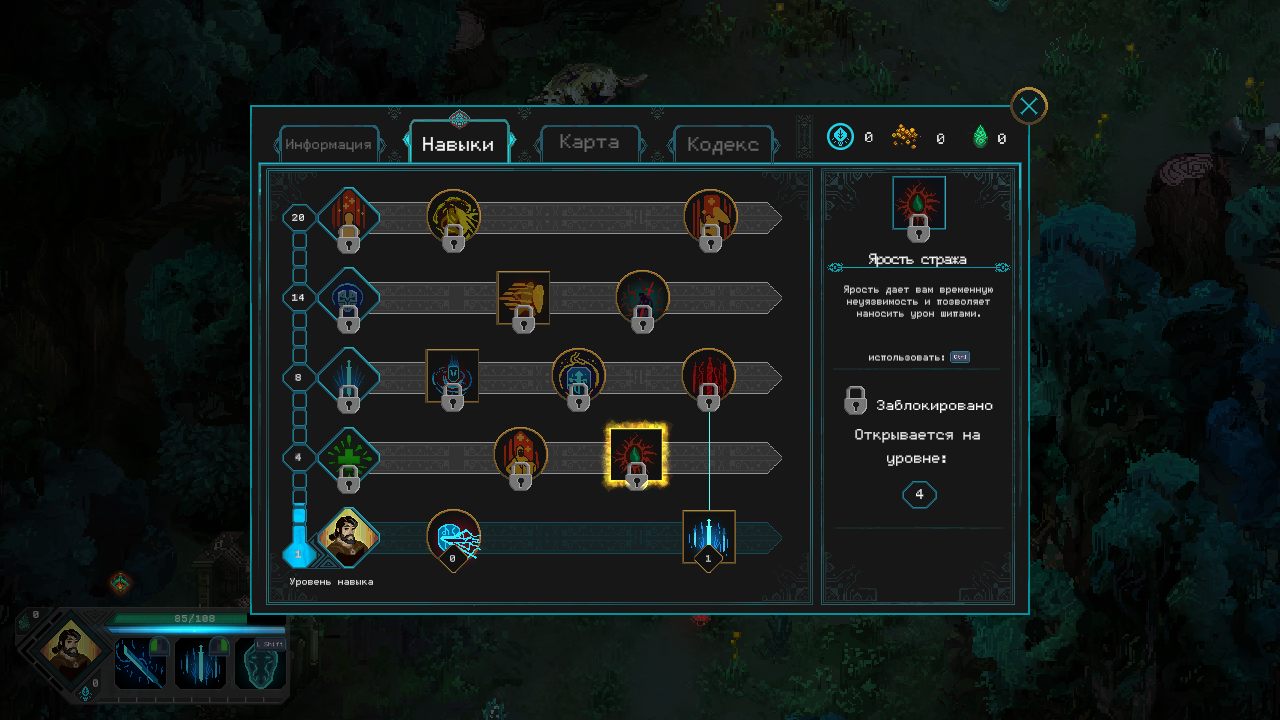Click the level 8 marker on skill ladder
Image resolution: width=1280 pixels, height=720 pixels.
coord(297,375)
